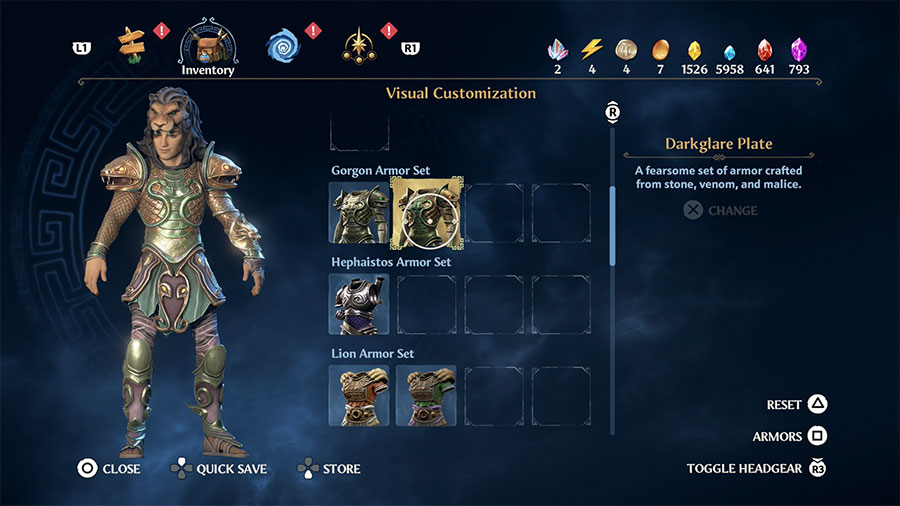Choose the Lion armor with green sleeves
This screenshot has width=900, height=506.
[x=426, y=395]
